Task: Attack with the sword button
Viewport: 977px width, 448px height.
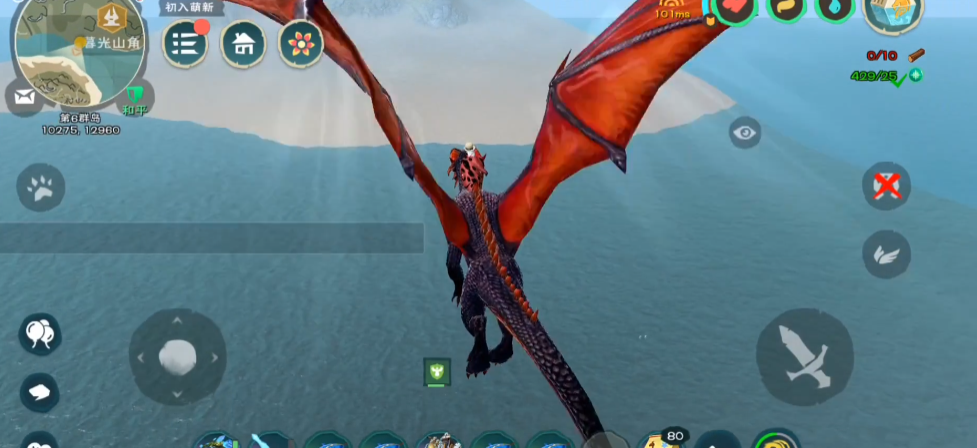Action: click(x=804, y=357)
